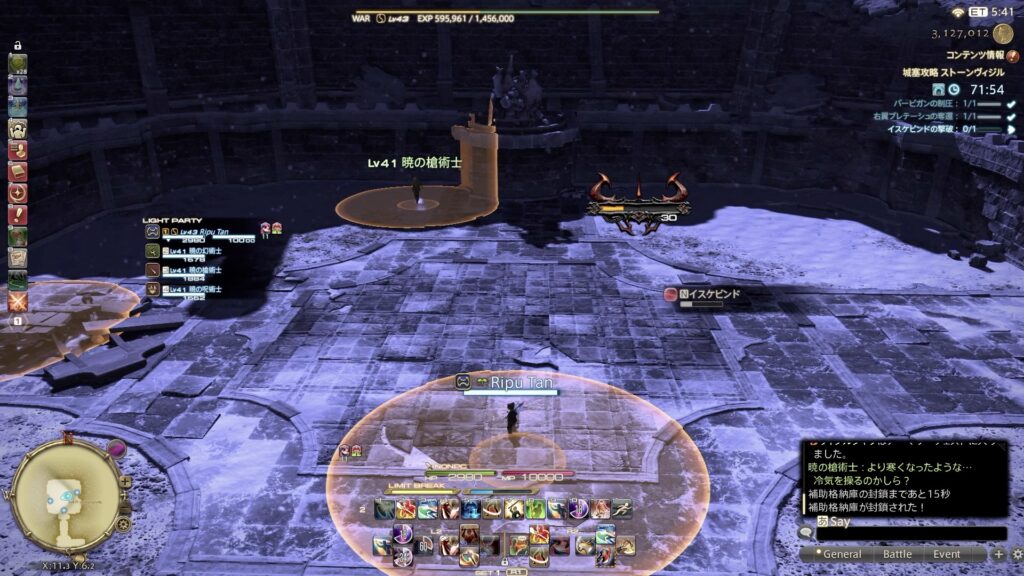This screenshot has width=1024, height=576.
Task: Add a new chat tab with plus button
Action: tap(998, 554)
